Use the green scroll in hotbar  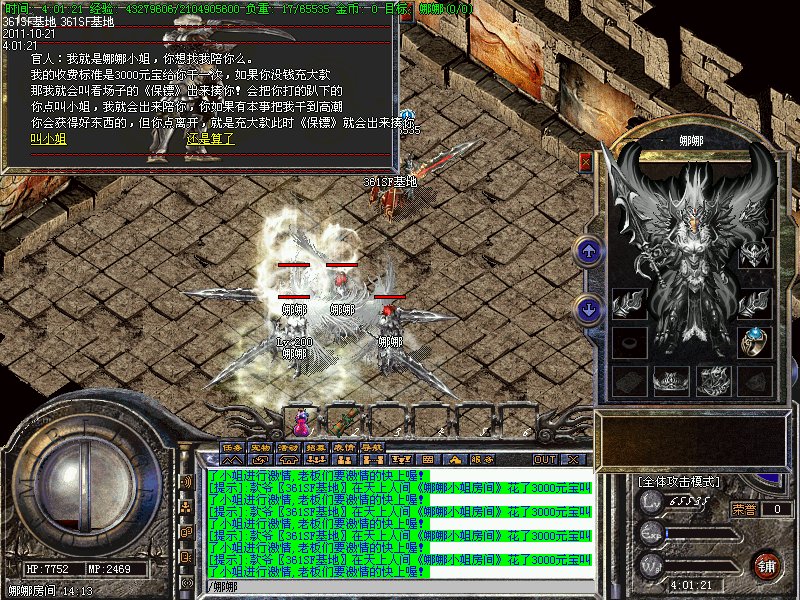pyautogui.click(x=346, y=419)
